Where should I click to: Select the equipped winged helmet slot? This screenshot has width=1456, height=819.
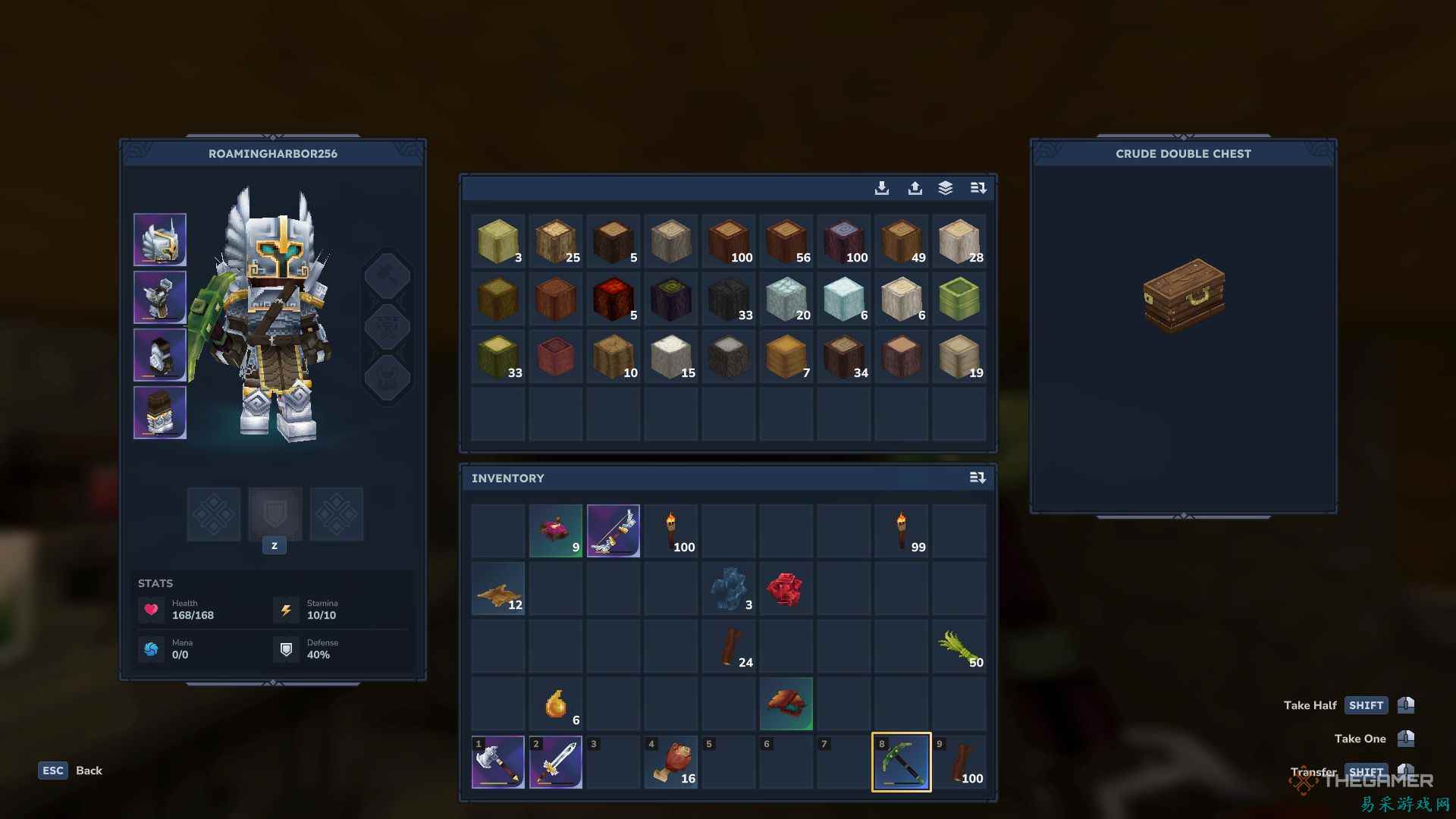[x=160, y=240]
